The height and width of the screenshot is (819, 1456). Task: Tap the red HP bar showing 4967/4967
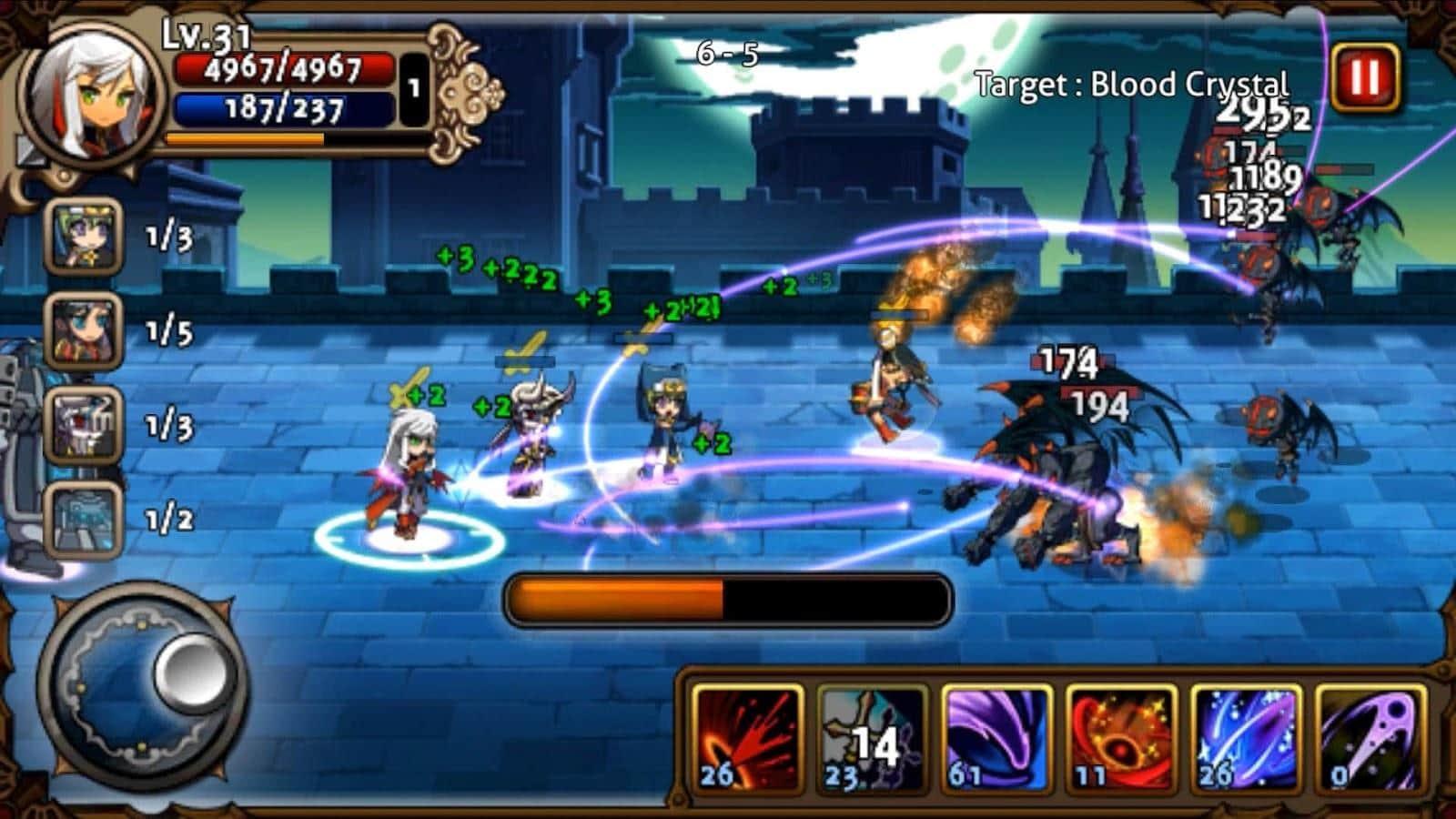(x=282, y=67)
